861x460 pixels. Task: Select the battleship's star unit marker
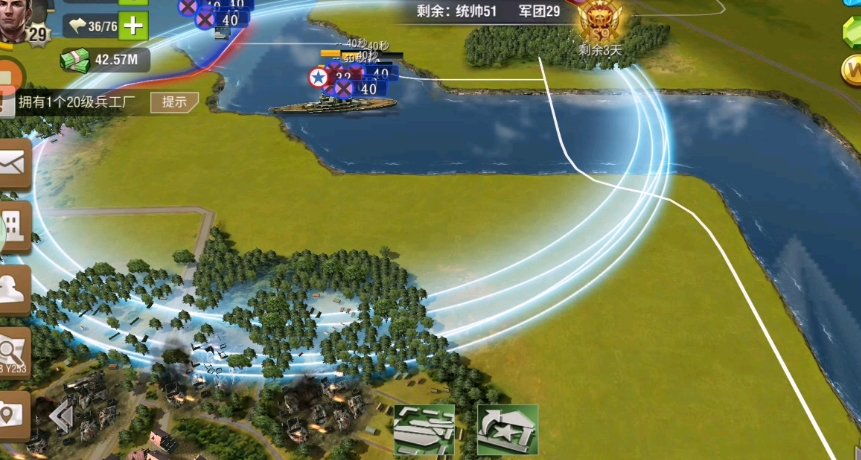pos(317,77)
